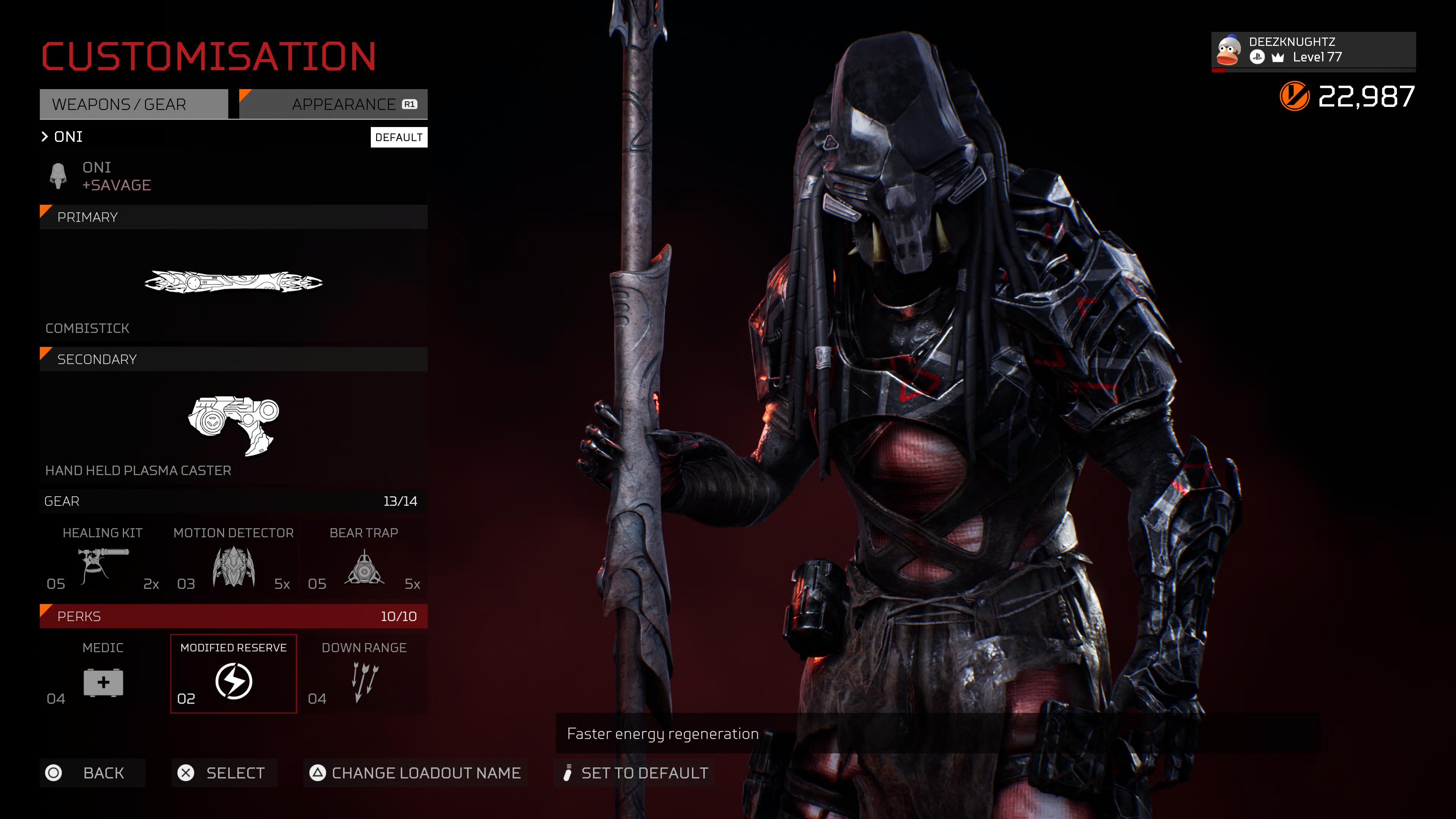The image size is (1456, 819).
Task: Open the Oni loadout name row
Action: tap(68, 137)
